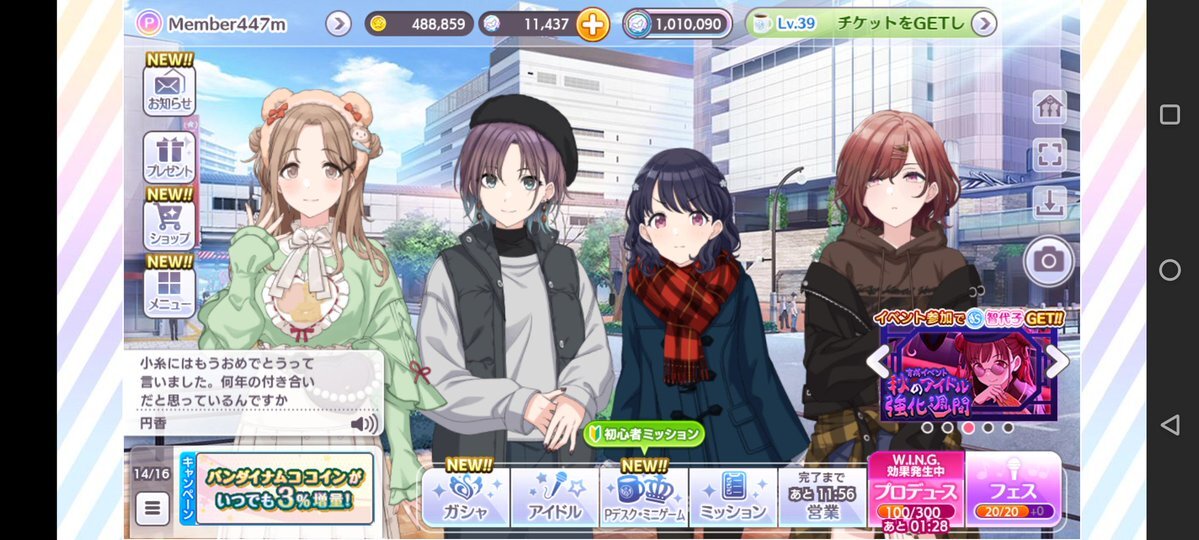Click the home house icon
Screen dimensions: 1199x540
click(x=1049, y=108)
